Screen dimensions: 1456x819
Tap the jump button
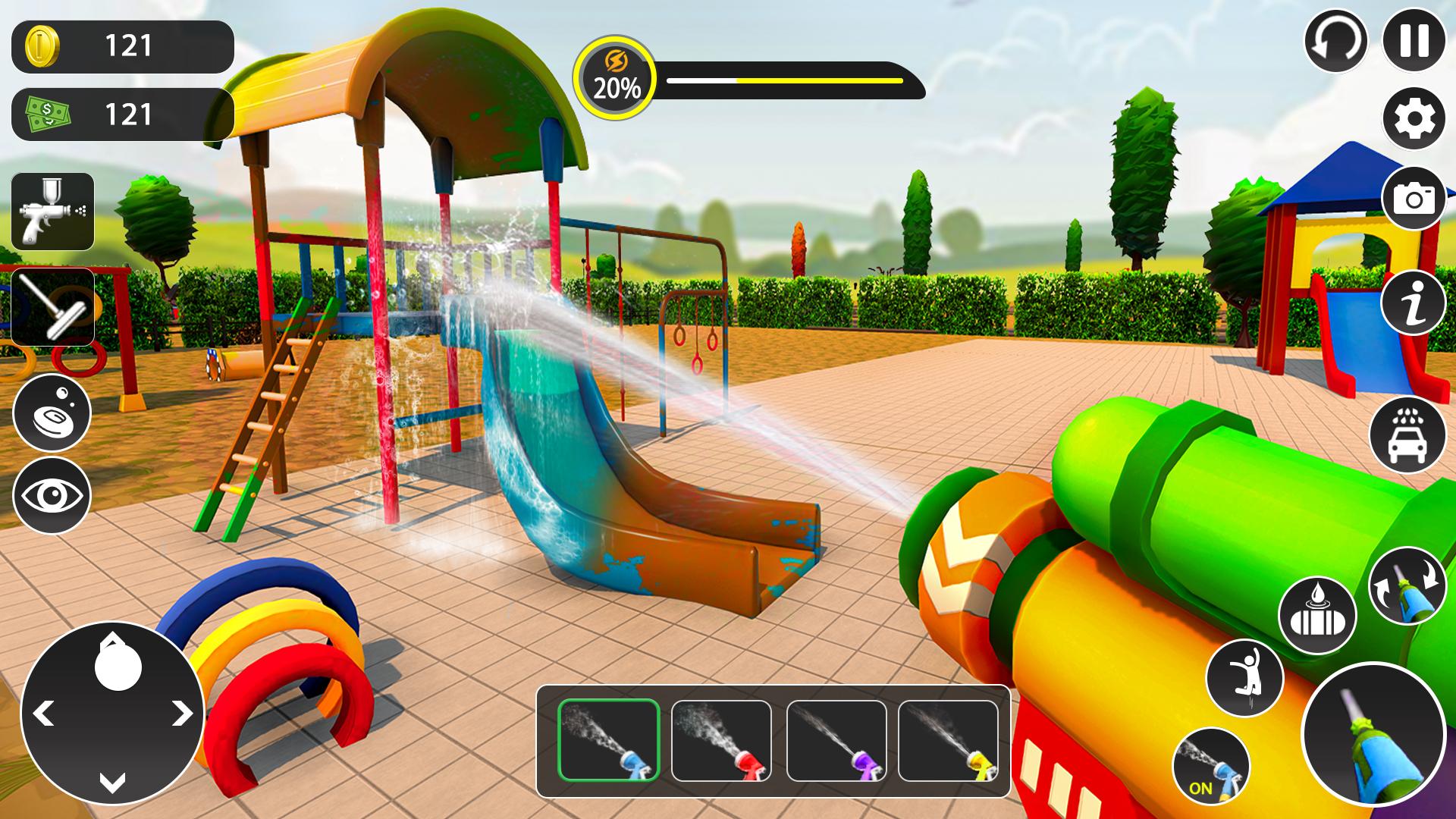point(1244,677)
